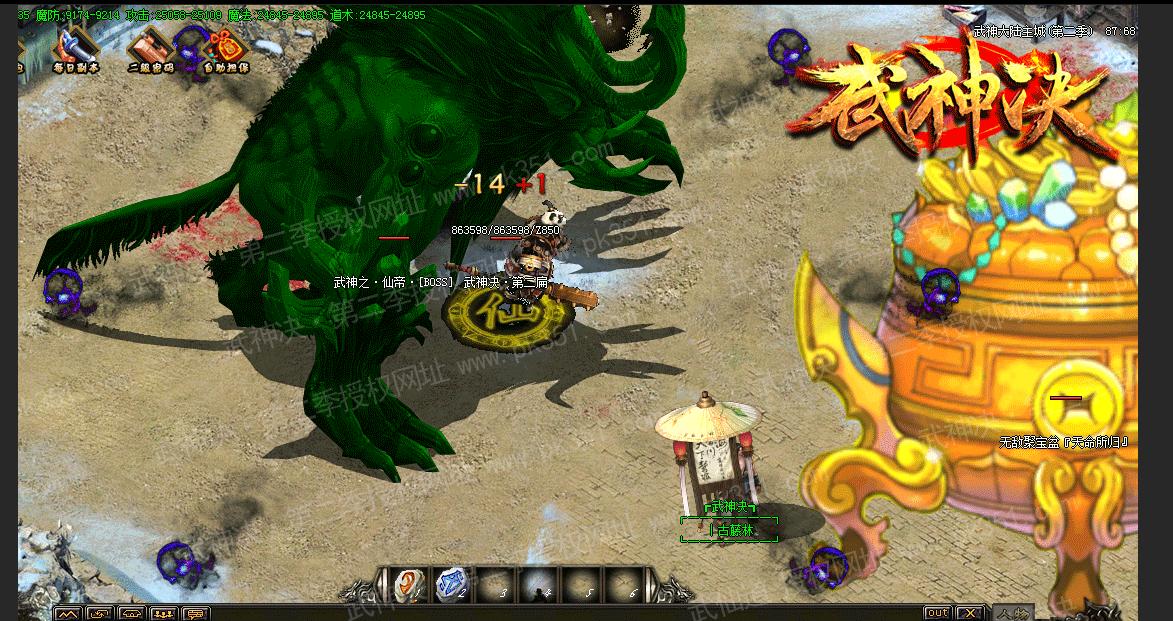Viewport: 1173px width, 621px height.
Task: Use the orange-swirl stone in hotbar slot 1
Action: coord(408,585)
